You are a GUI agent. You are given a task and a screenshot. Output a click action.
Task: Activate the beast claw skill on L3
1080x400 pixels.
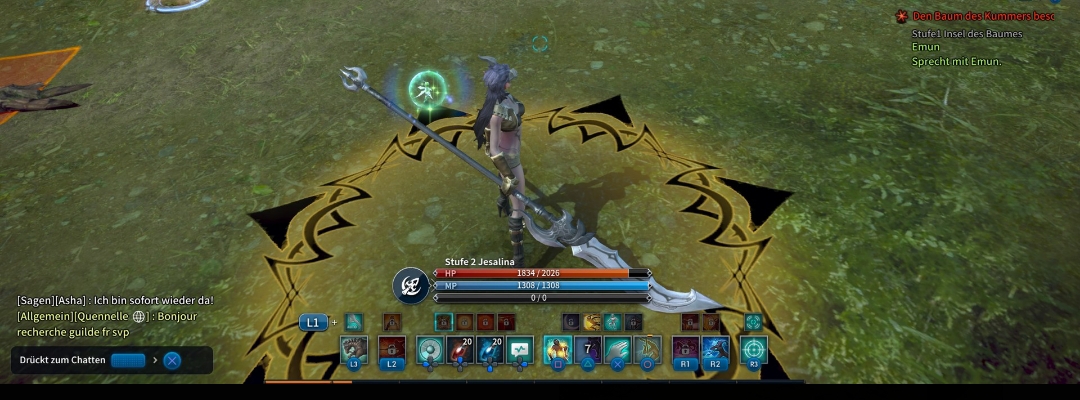353,349
